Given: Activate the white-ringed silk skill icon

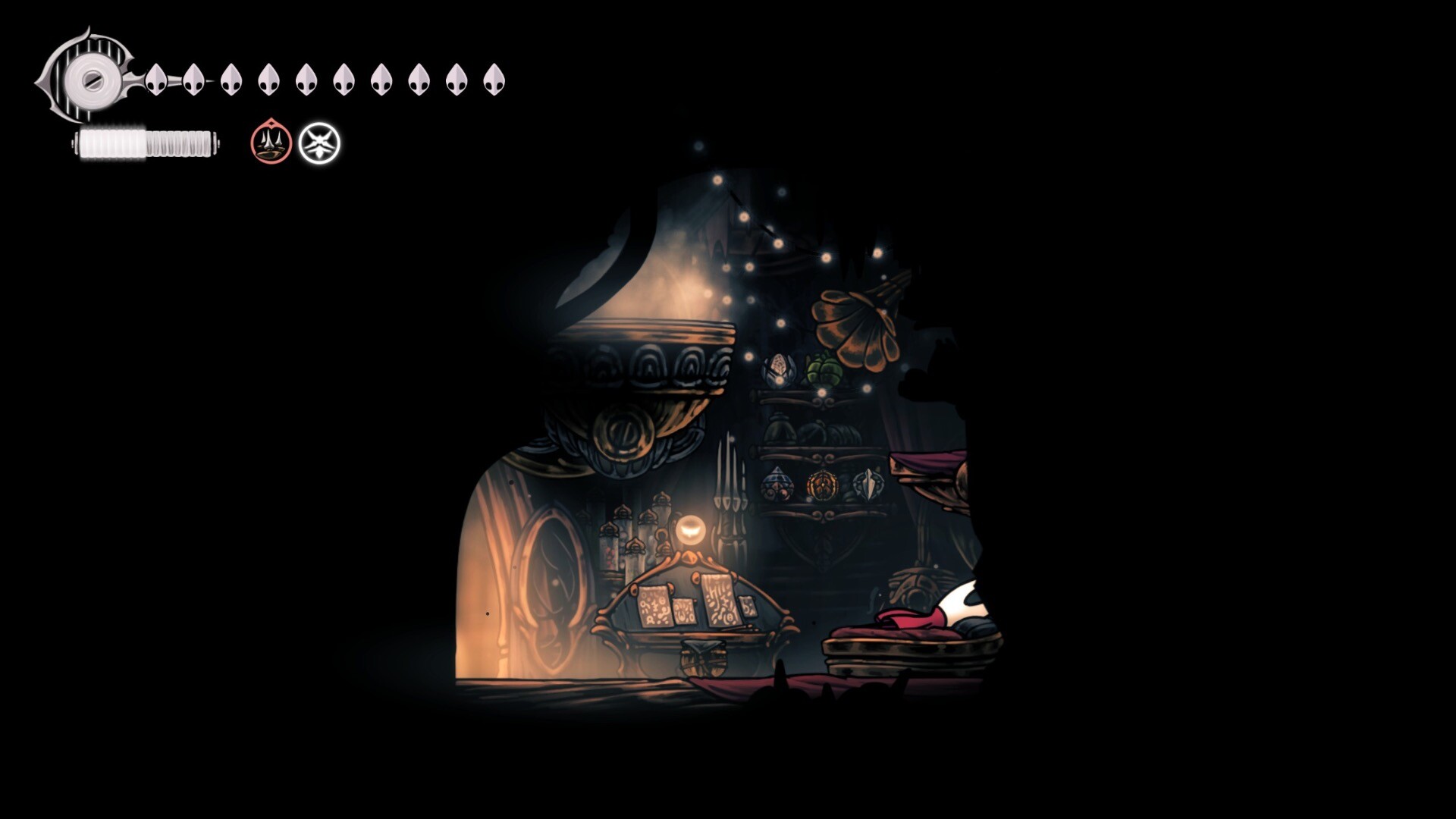Looking at the screenshot, I should point(319,143).
